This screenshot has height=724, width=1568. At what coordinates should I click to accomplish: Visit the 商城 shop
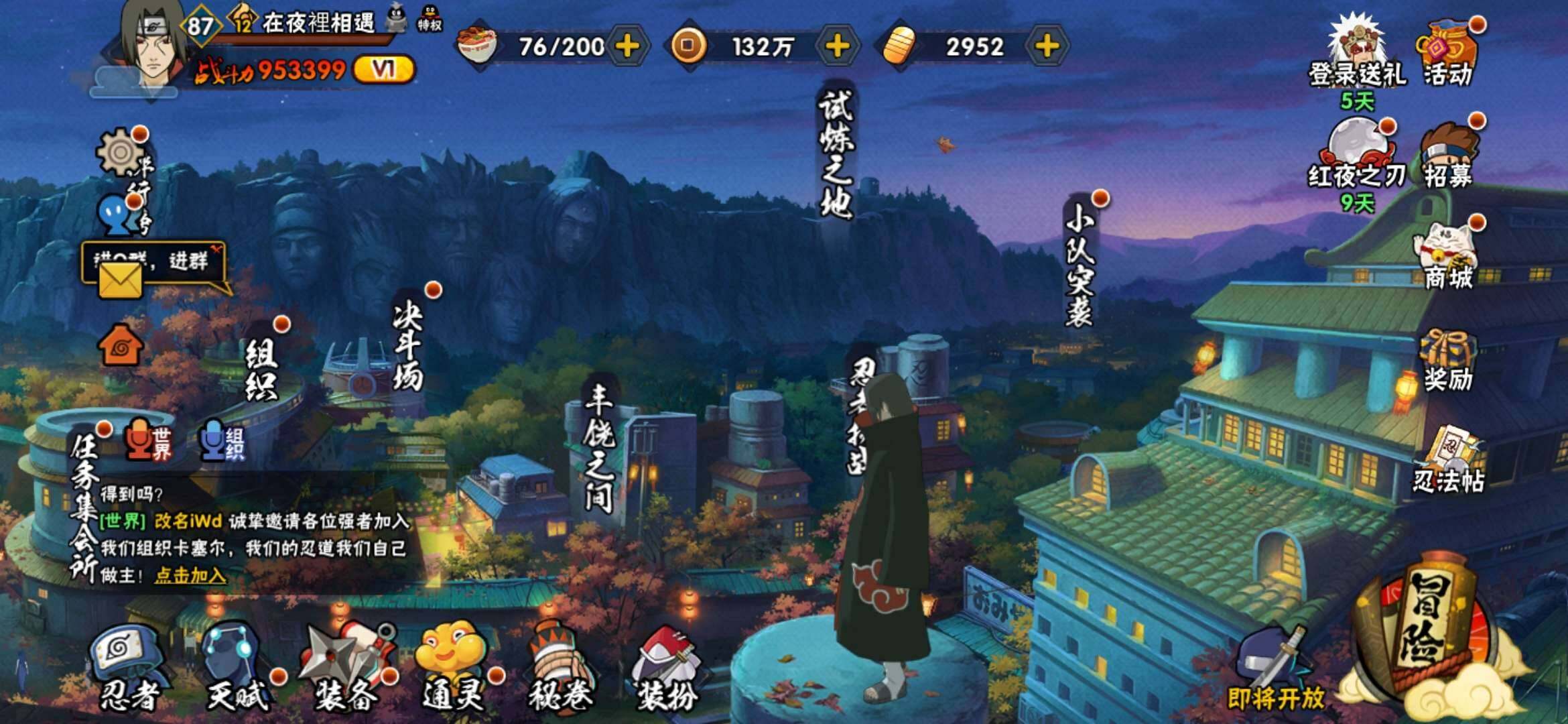[1447, 258]
